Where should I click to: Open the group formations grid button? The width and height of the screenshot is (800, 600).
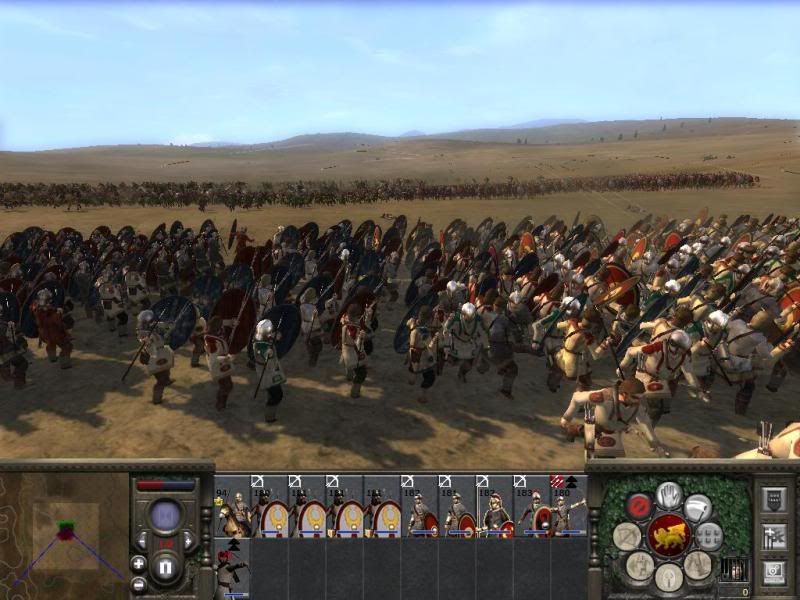[709, 536]
